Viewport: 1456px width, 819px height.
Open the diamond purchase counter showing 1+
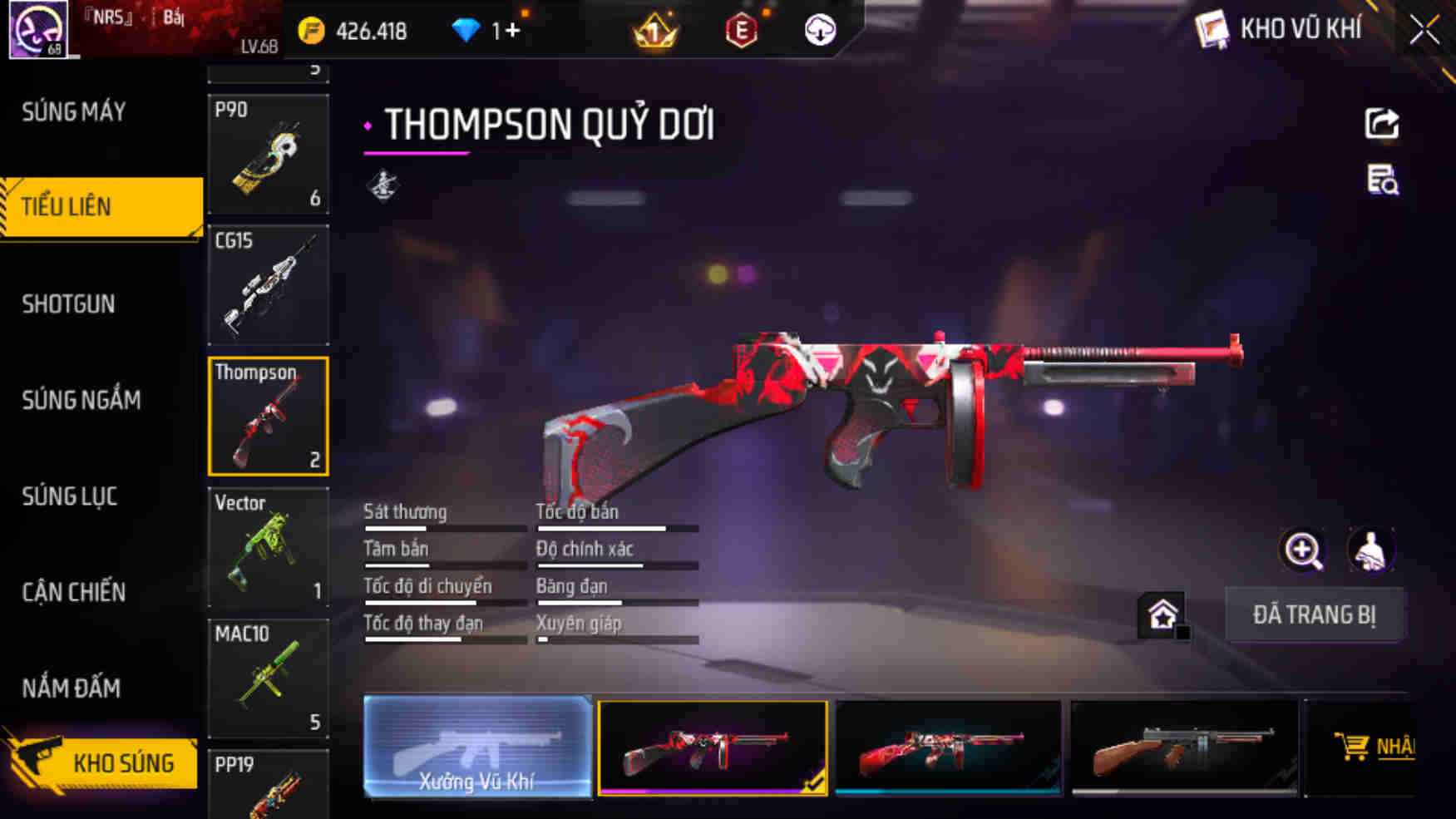pos(486,32)
